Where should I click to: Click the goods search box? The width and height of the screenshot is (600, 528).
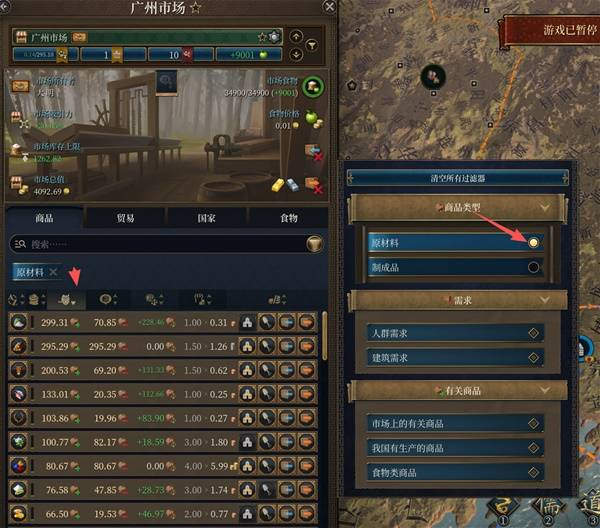click(x=160, y=244)
